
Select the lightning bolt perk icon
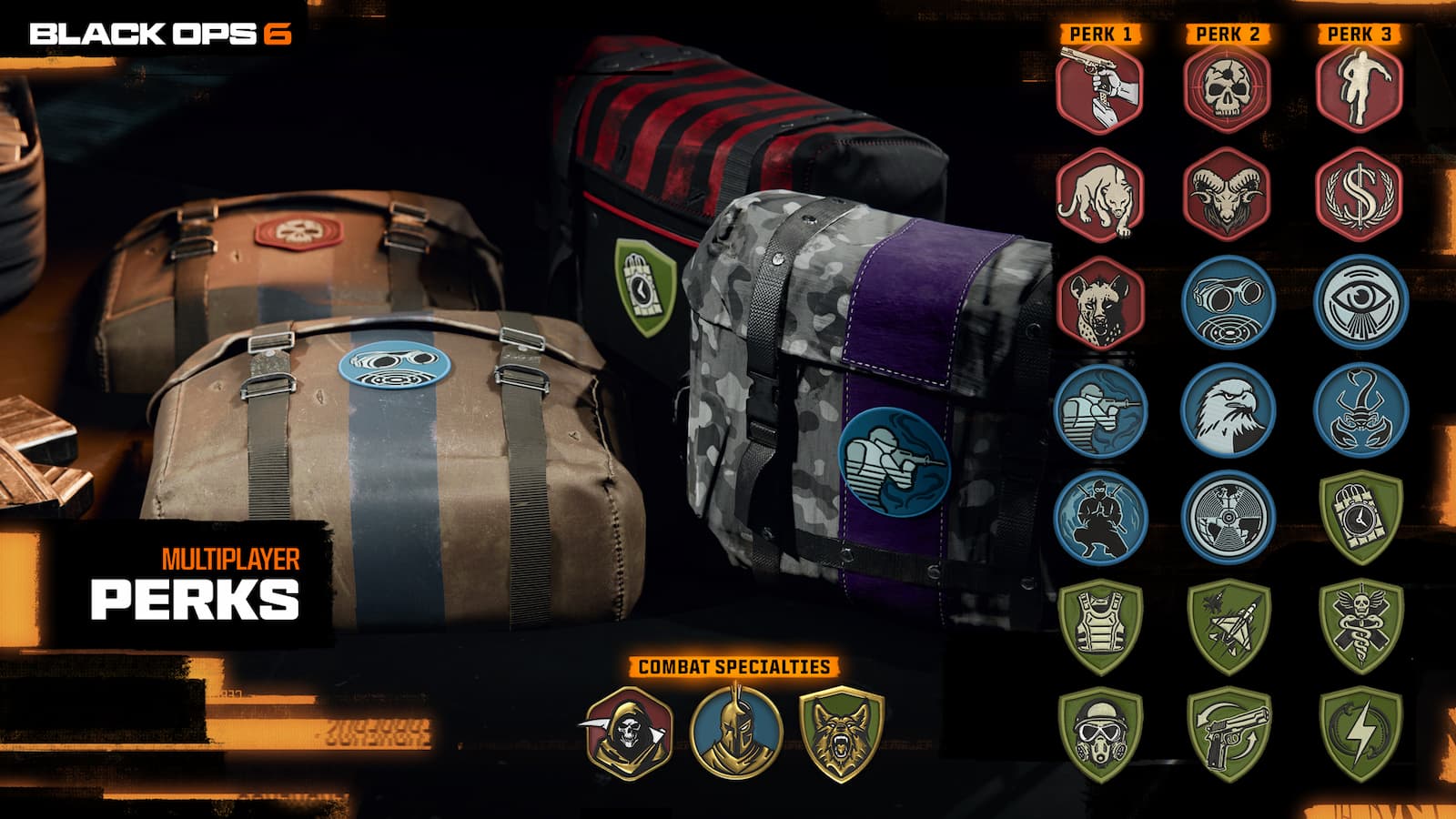(1360, 734)
